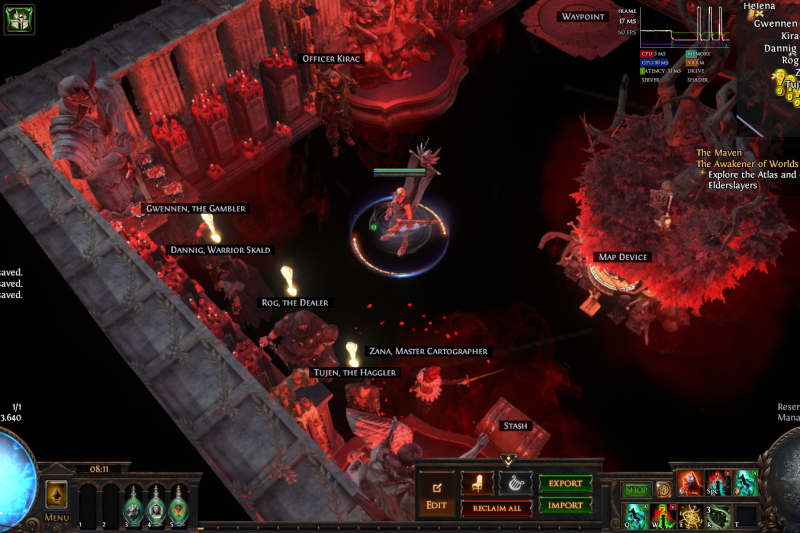Select the skill icon labeled Spc
Image resolution: width=800 pixels, height=533 pixels.
click(x=718, y=483)
